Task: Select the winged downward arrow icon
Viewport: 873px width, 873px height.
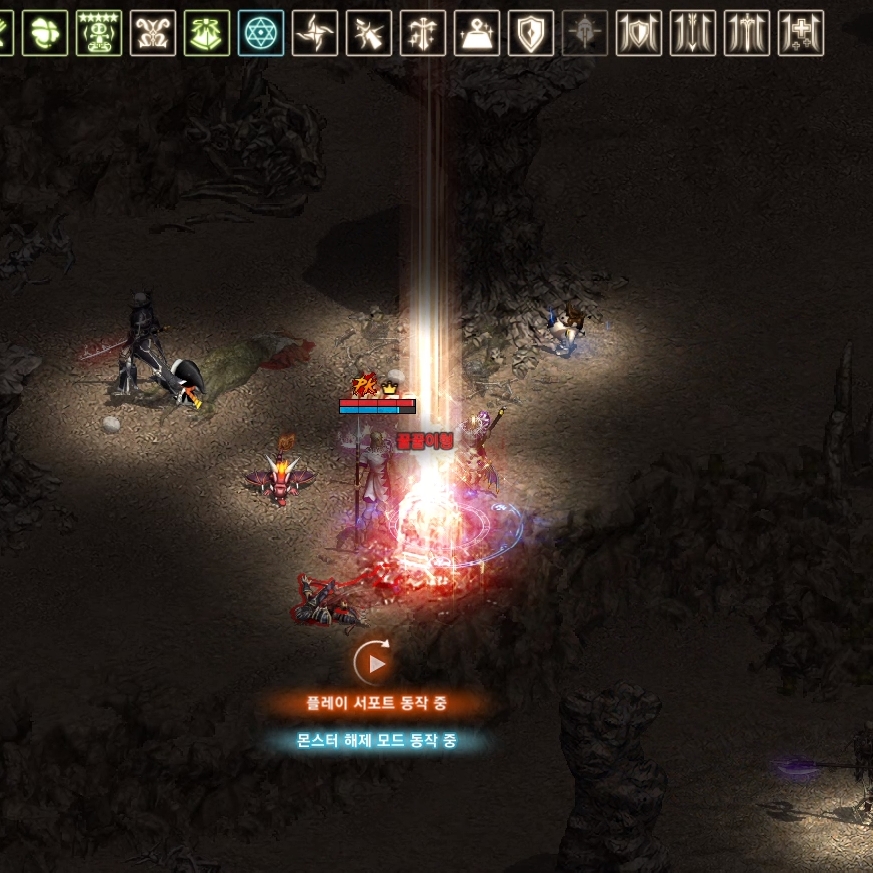Action: [x=693, y=33]
